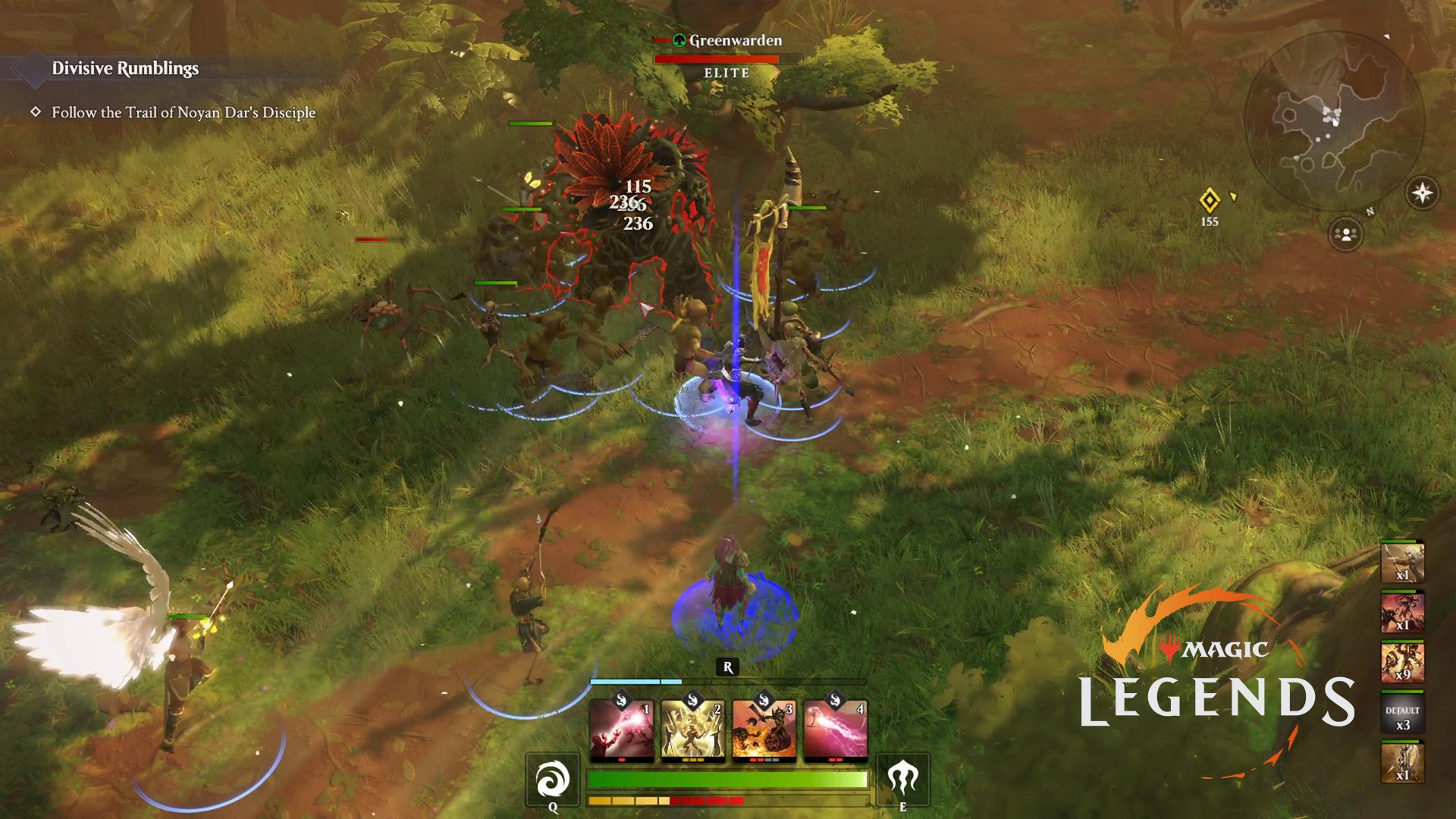The image size is (1456, 819).
Task: Click the party group icon below the minimap
Action: [x=1344, y=234]
